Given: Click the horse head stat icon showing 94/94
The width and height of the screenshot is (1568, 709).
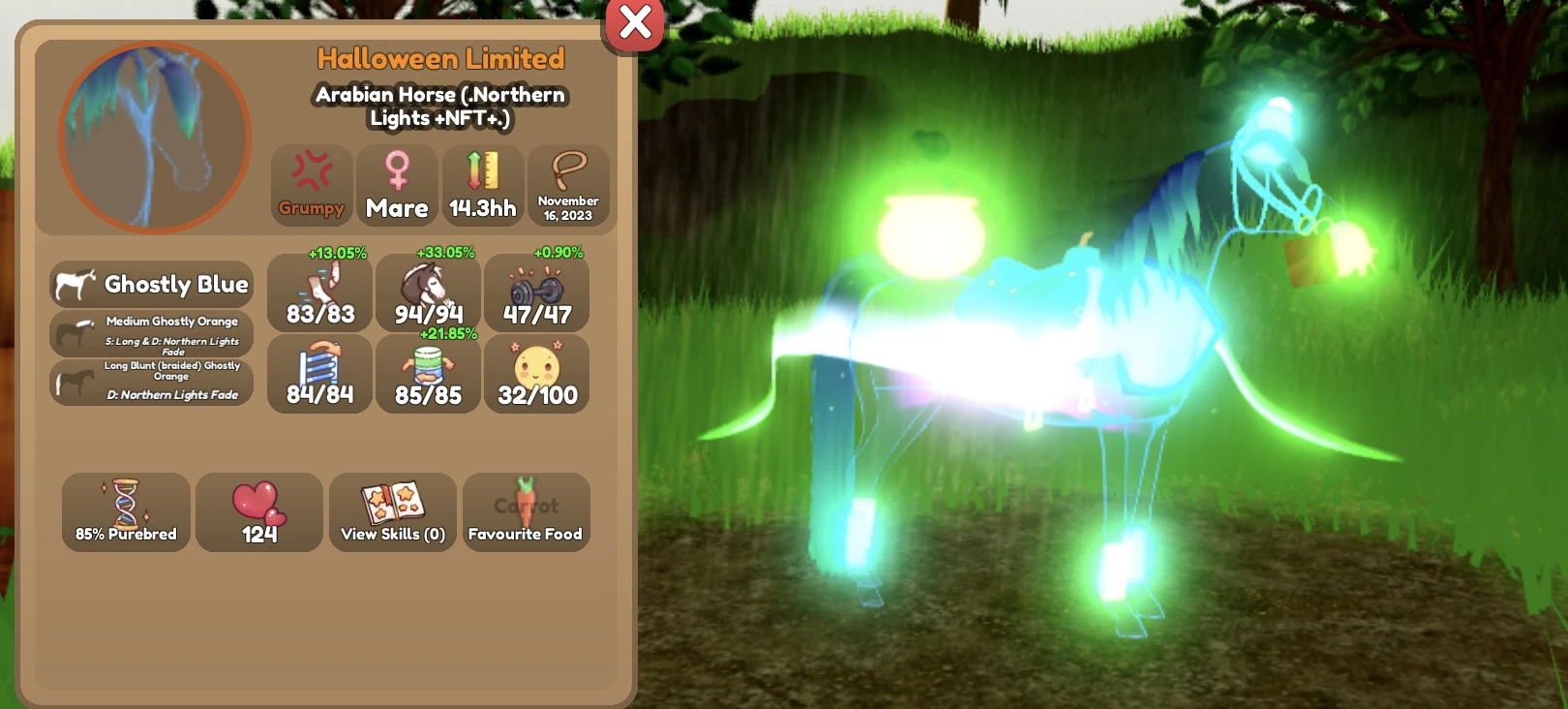Looking at the screenshot, I should 429,293.
